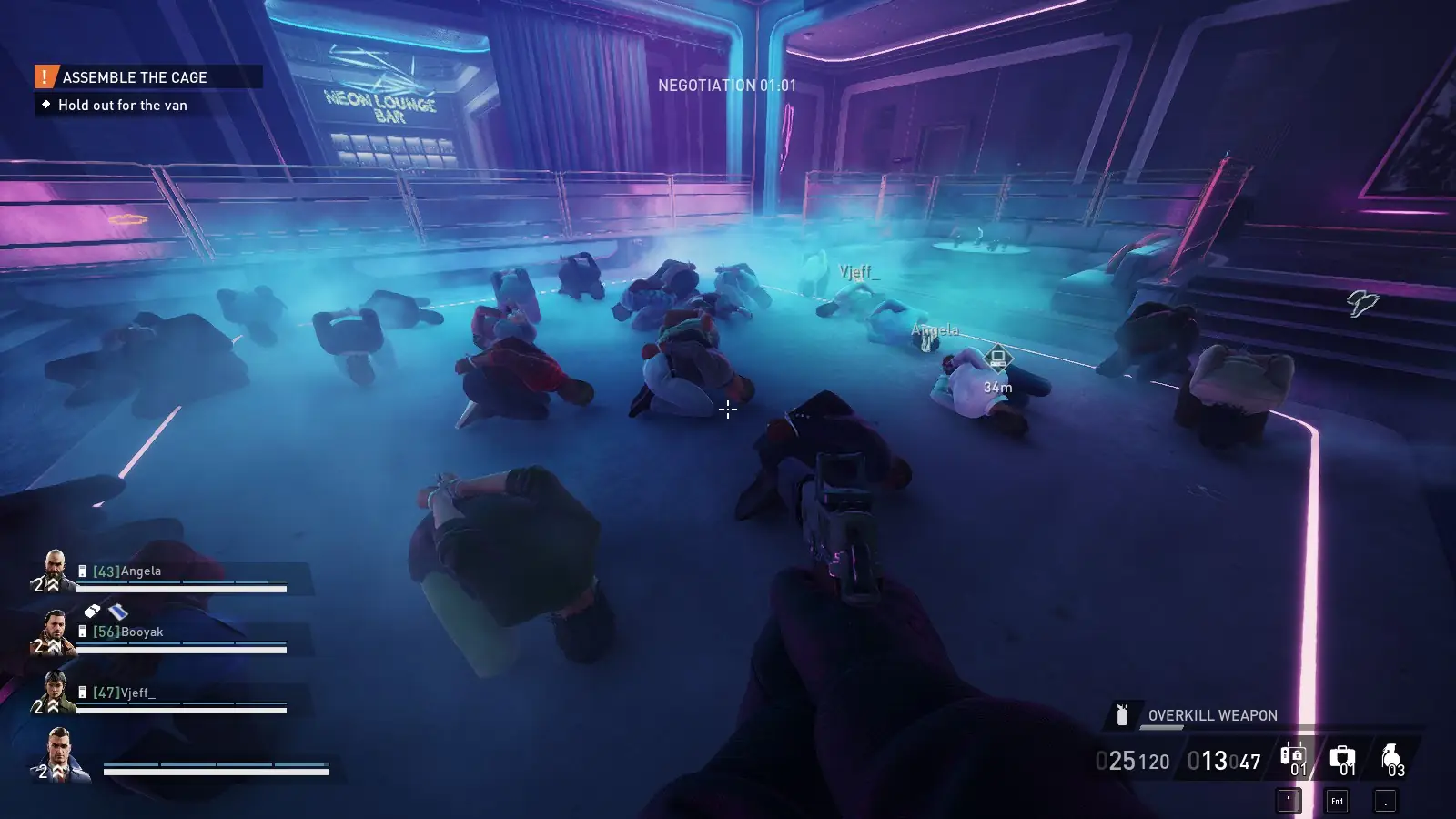Image resolution: width=1456 pixels, height=819 pixels.
Task: Click the blue keycard icon above Booyak
Action: pos(116,611)
